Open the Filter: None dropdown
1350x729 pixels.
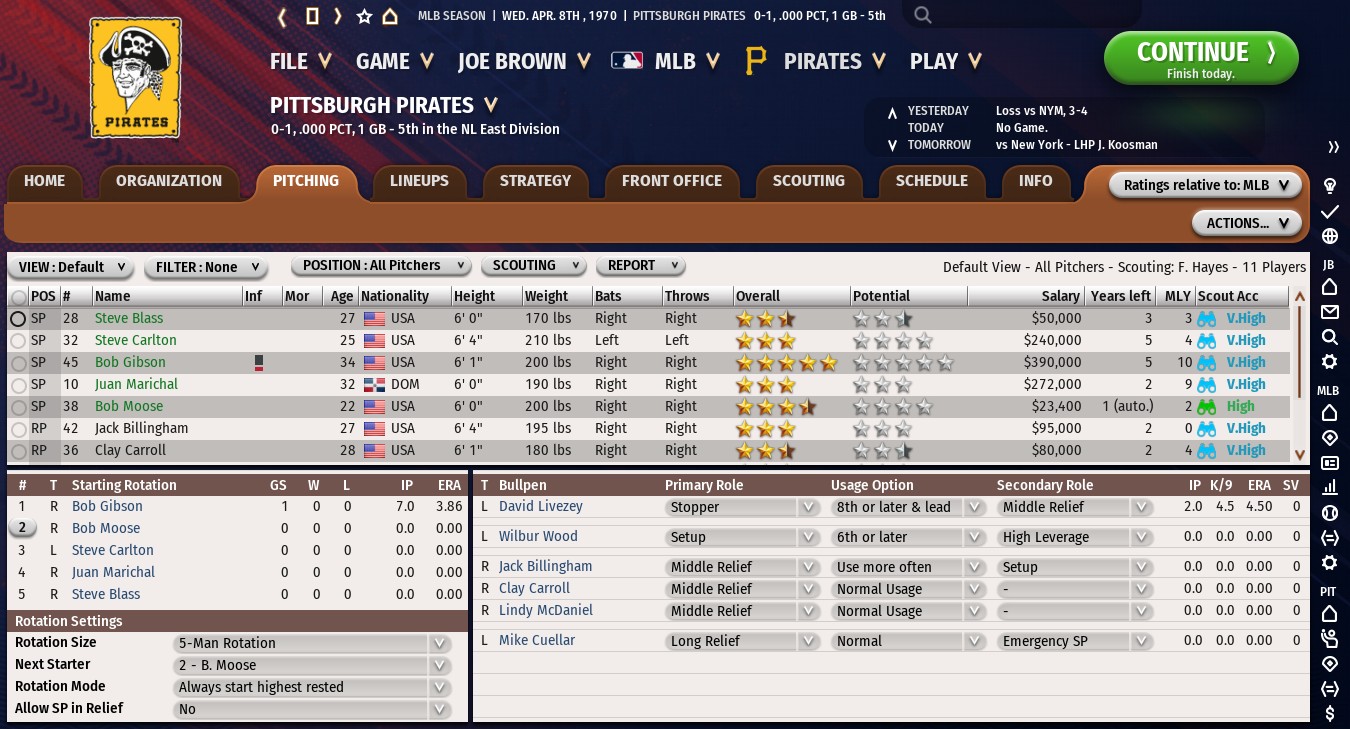[x=207, y=267]
